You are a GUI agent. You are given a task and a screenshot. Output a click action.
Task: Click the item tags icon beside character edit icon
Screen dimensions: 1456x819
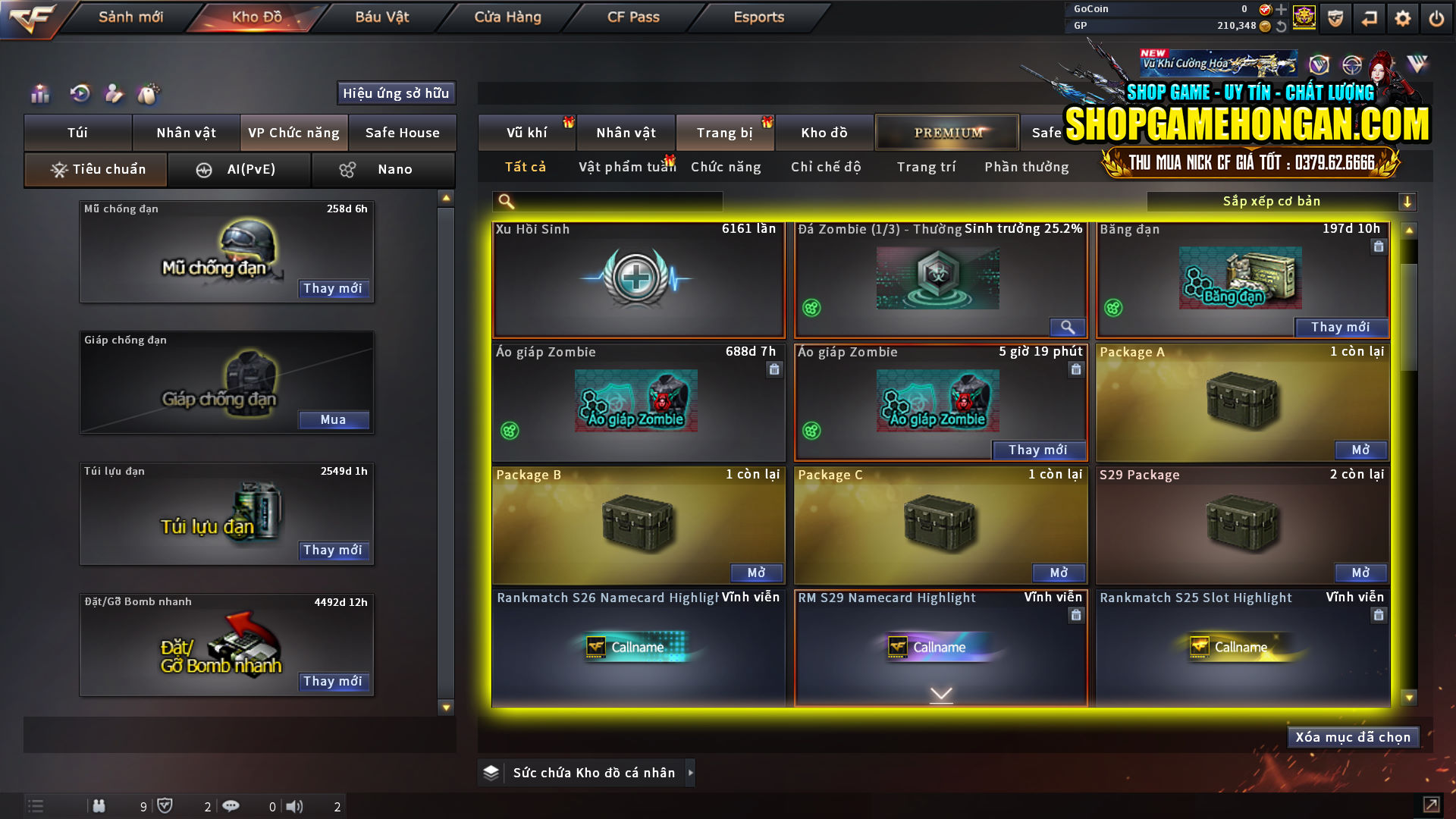[x=149, y=93]
